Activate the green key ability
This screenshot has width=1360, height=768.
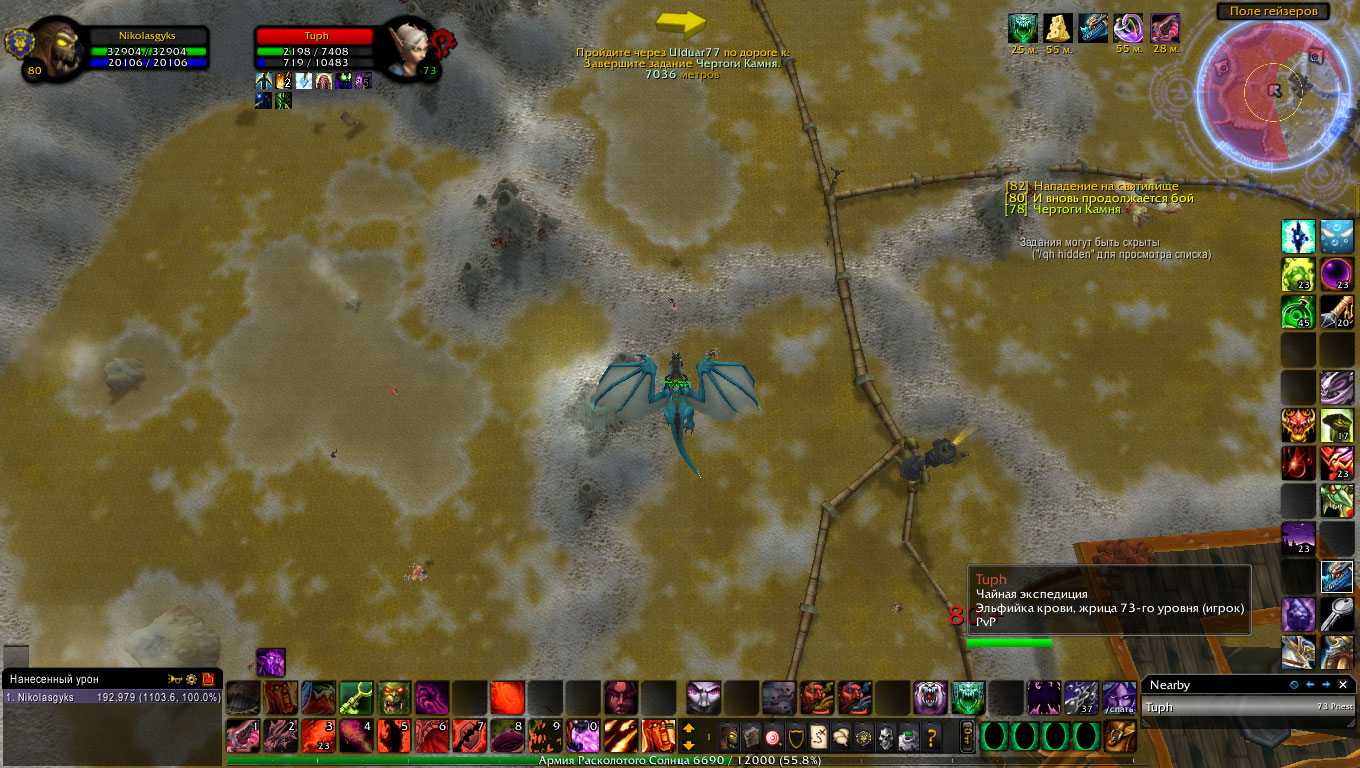tap(356, 697)
